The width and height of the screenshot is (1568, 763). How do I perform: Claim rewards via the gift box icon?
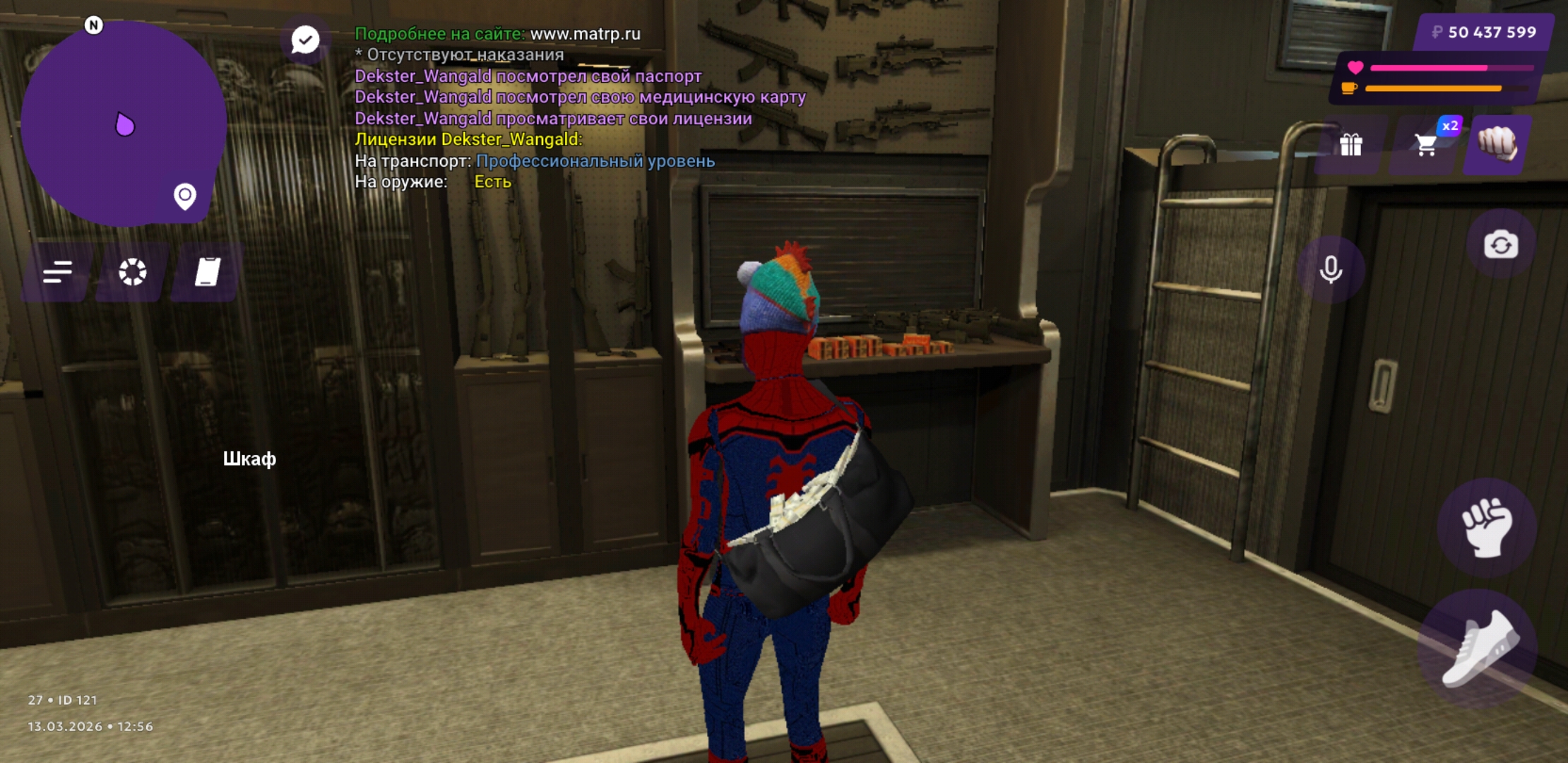tap(1350, 145)
